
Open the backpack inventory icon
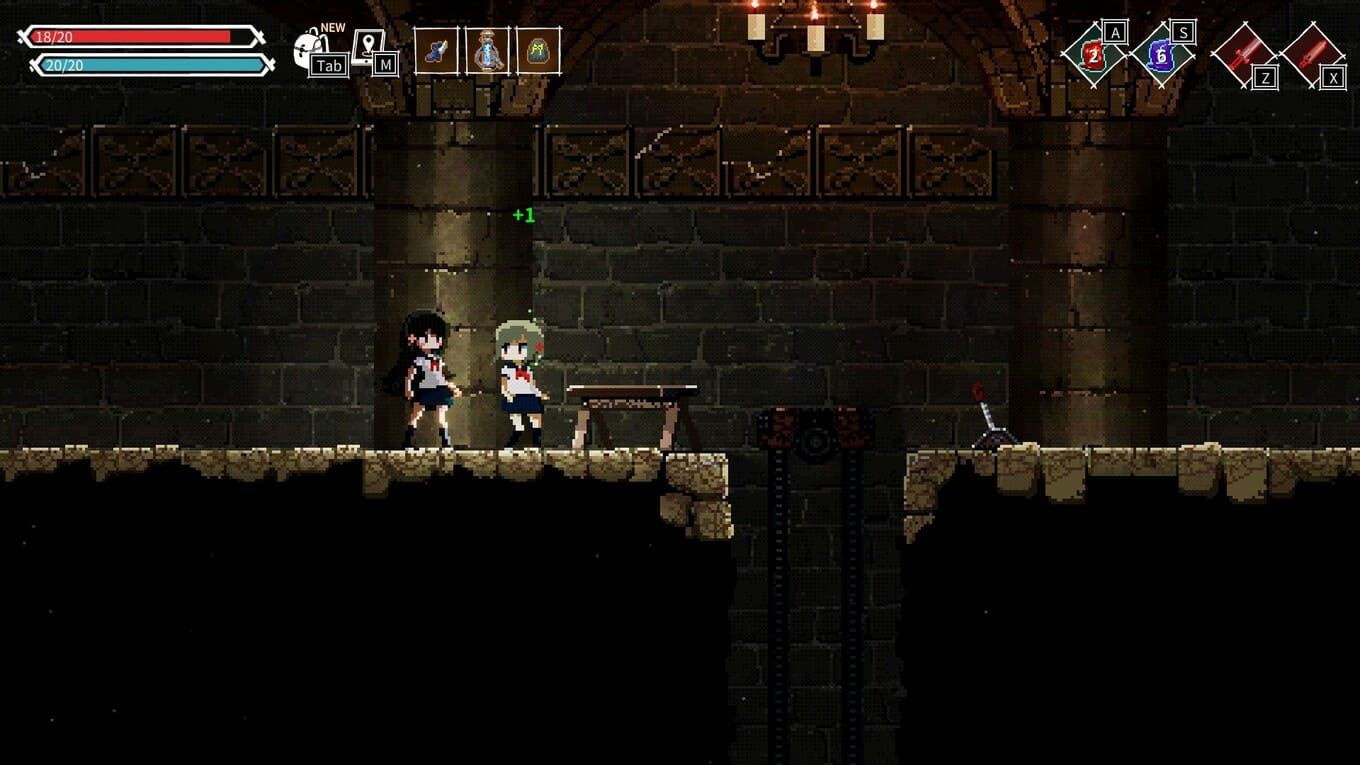310,49
